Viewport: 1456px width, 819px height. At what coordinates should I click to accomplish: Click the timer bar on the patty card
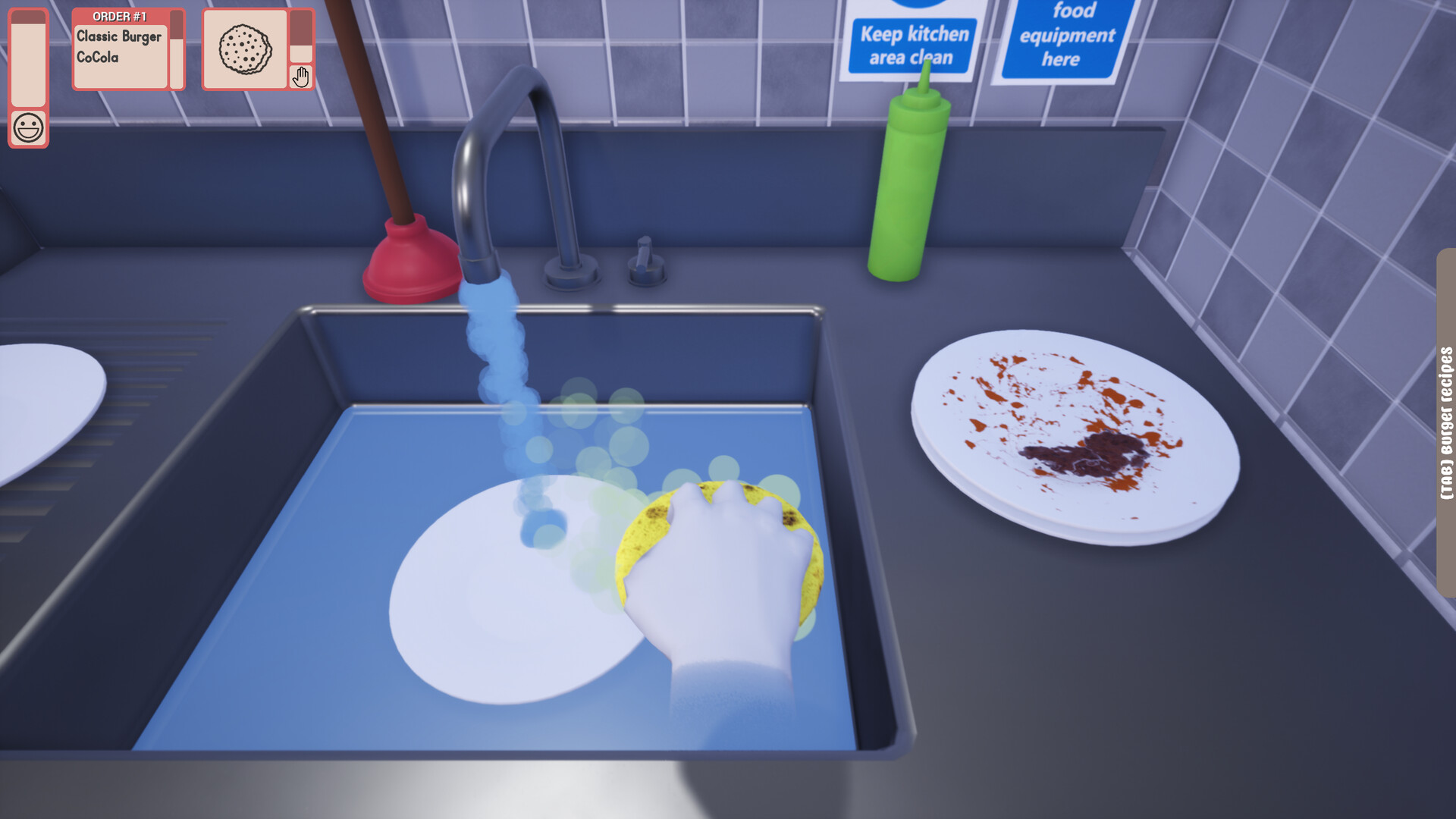302,38
